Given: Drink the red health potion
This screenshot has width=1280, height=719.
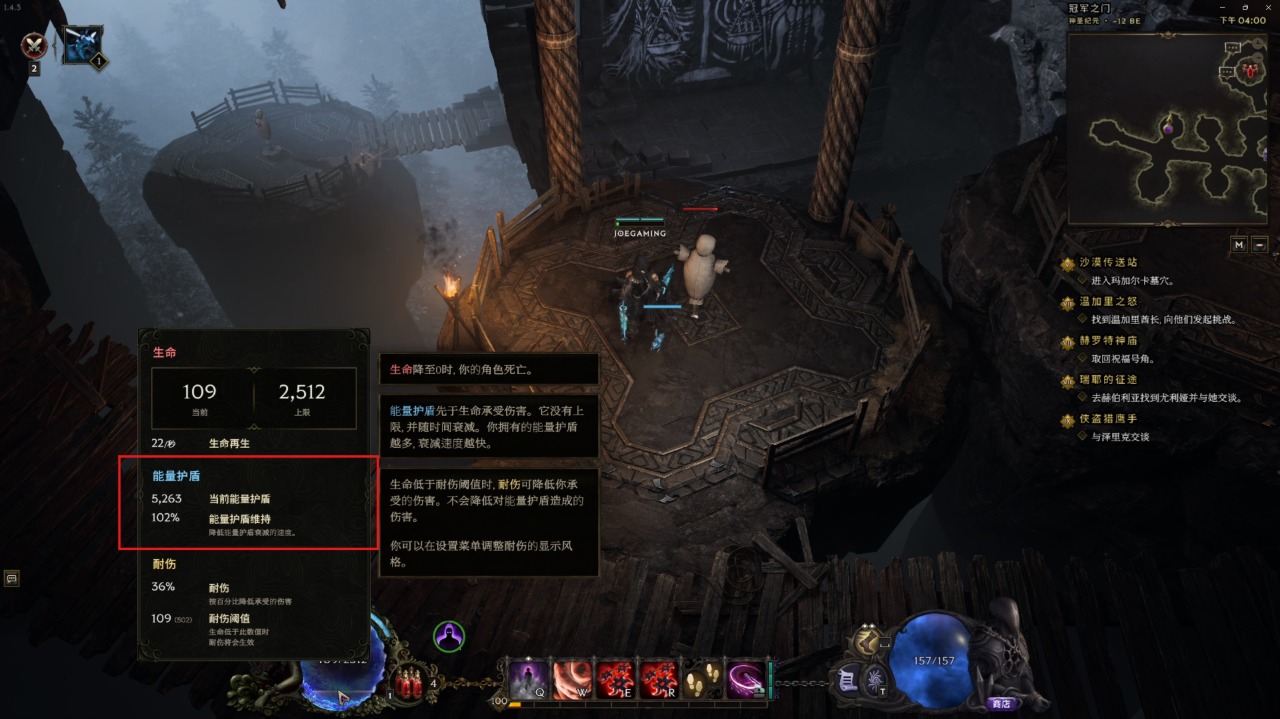Looking at the screenshot, I should coord(410,683).
